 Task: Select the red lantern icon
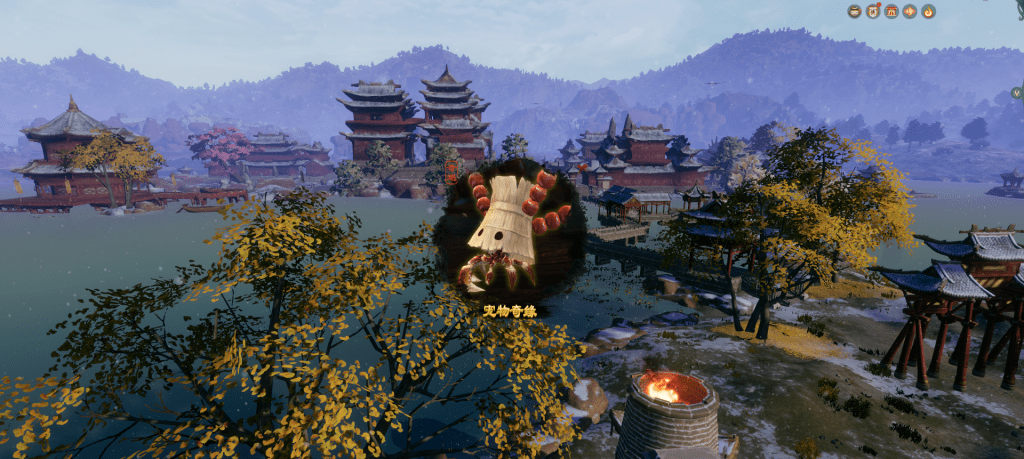point(909,11)
